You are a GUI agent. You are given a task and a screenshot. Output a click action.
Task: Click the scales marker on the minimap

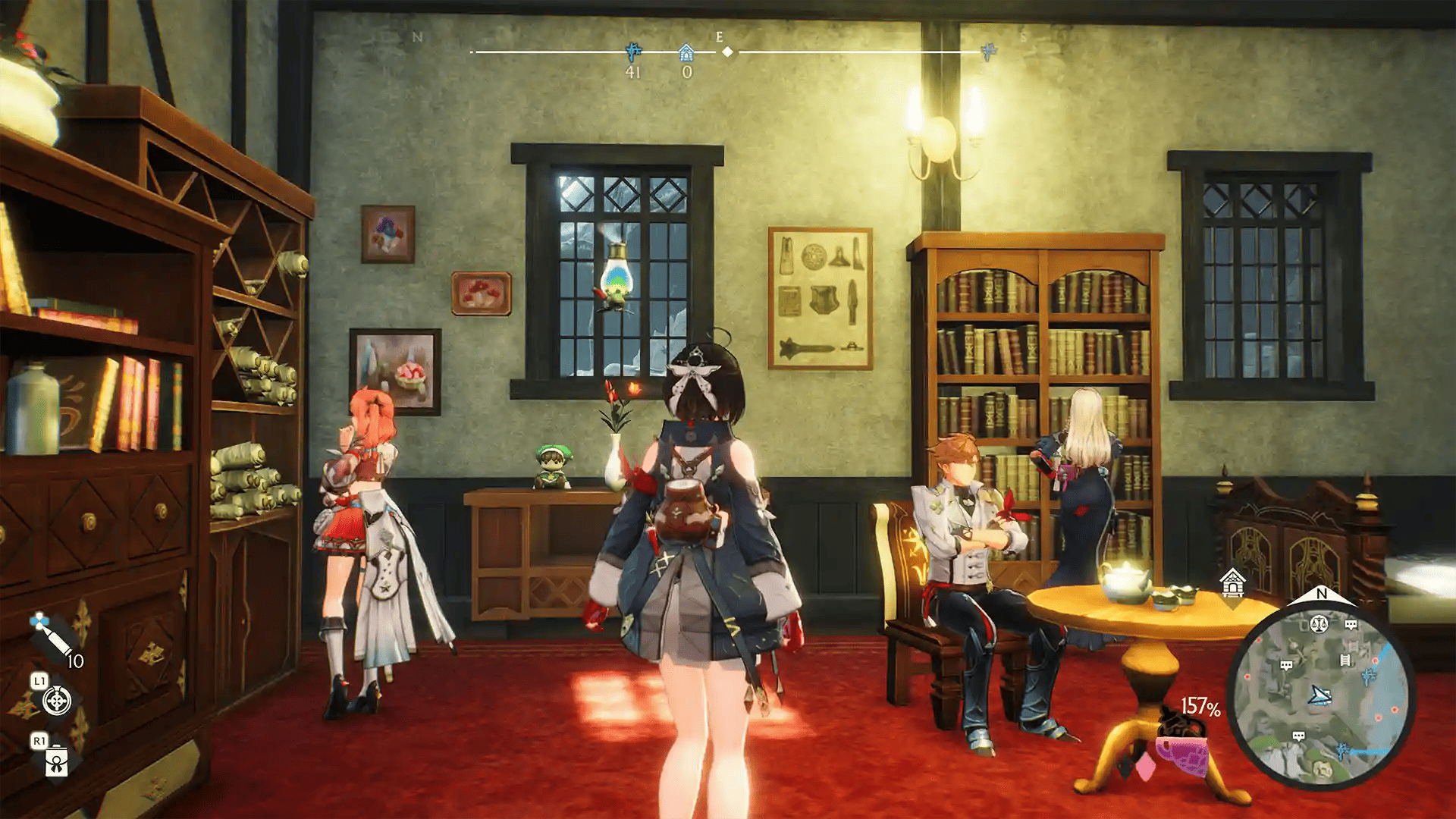pyautogui.click(x=1319, y=625)
